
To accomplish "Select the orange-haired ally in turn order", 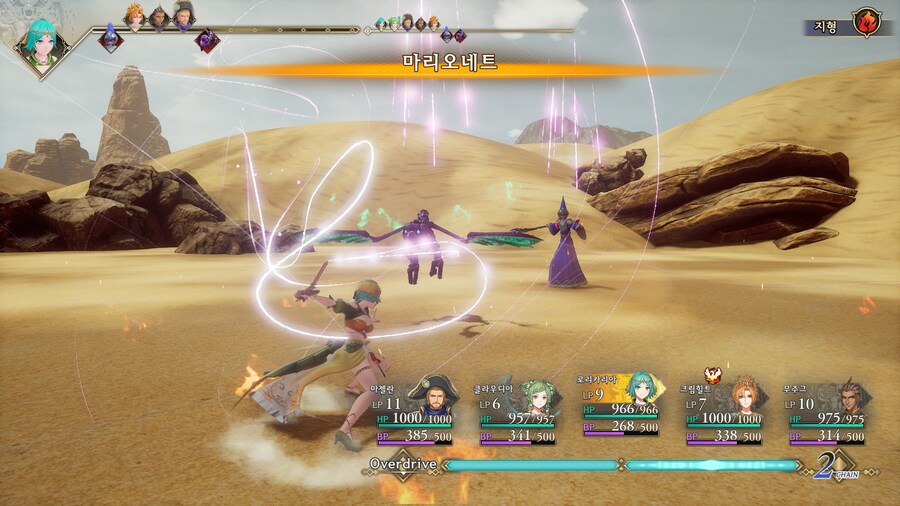I will [134, 15].
